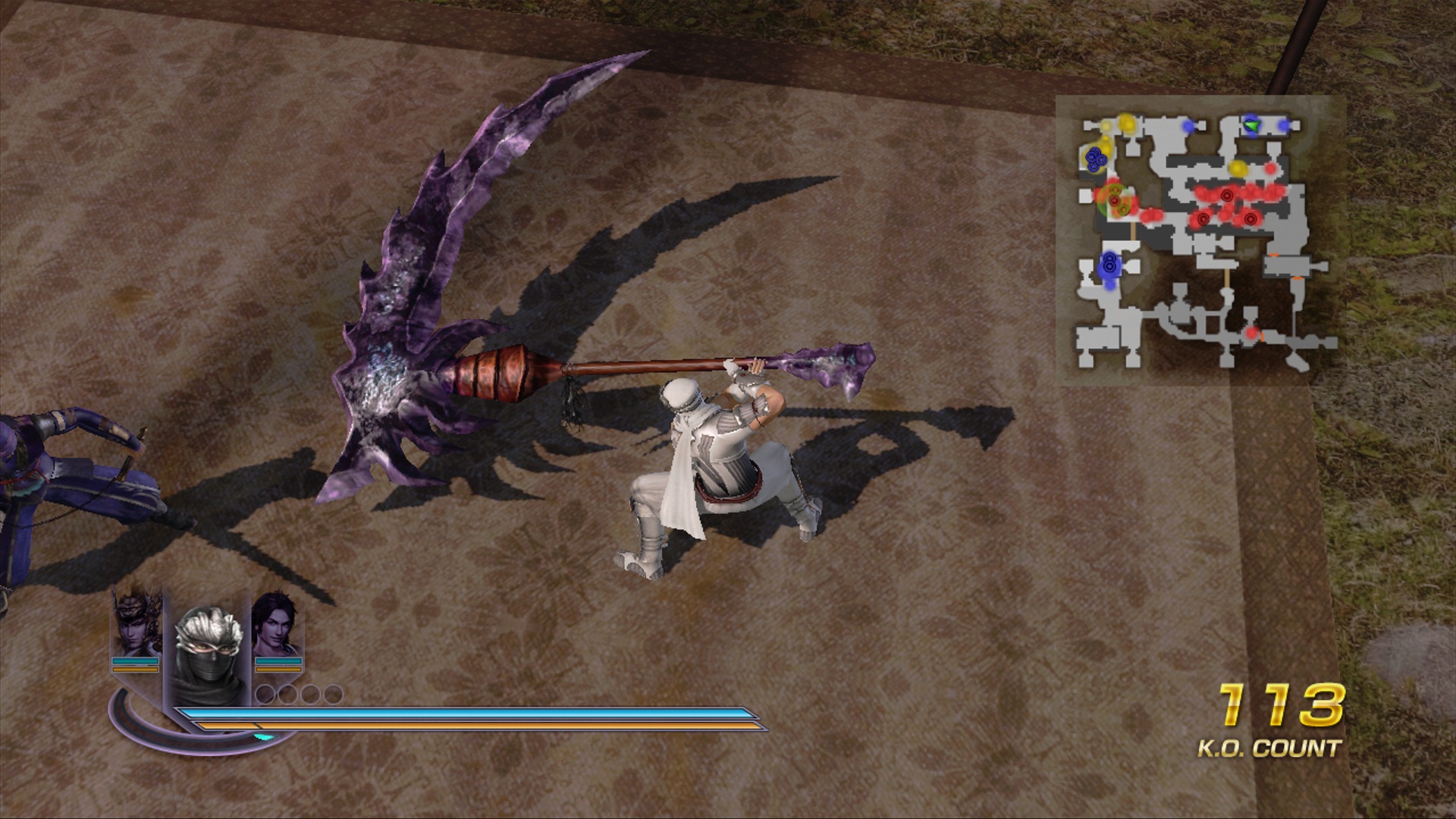The image size is (1456, 819).
Task: Open the battlefield minimap
Action: [1200, 240]
